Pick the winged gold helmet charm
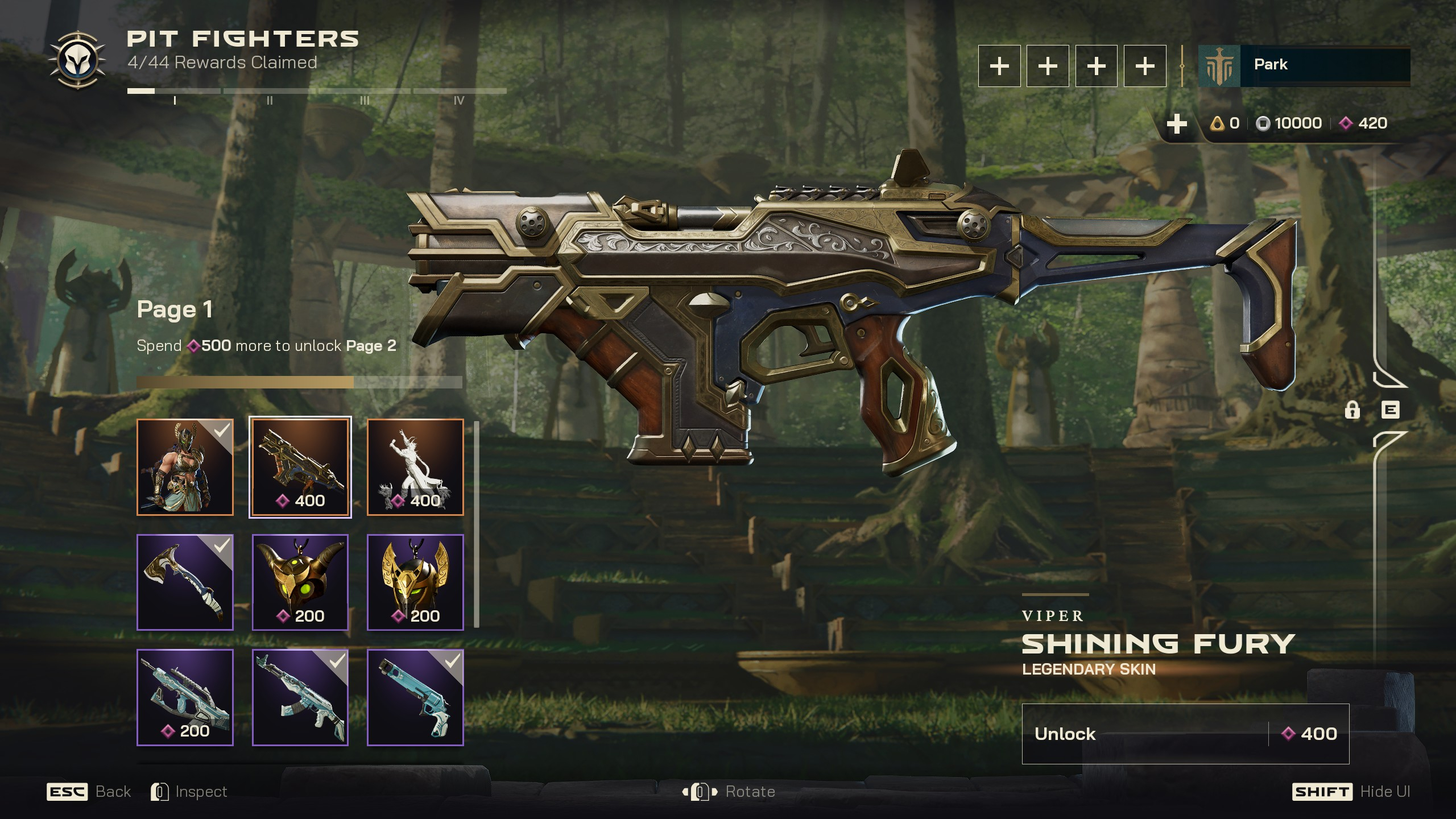 415,582
